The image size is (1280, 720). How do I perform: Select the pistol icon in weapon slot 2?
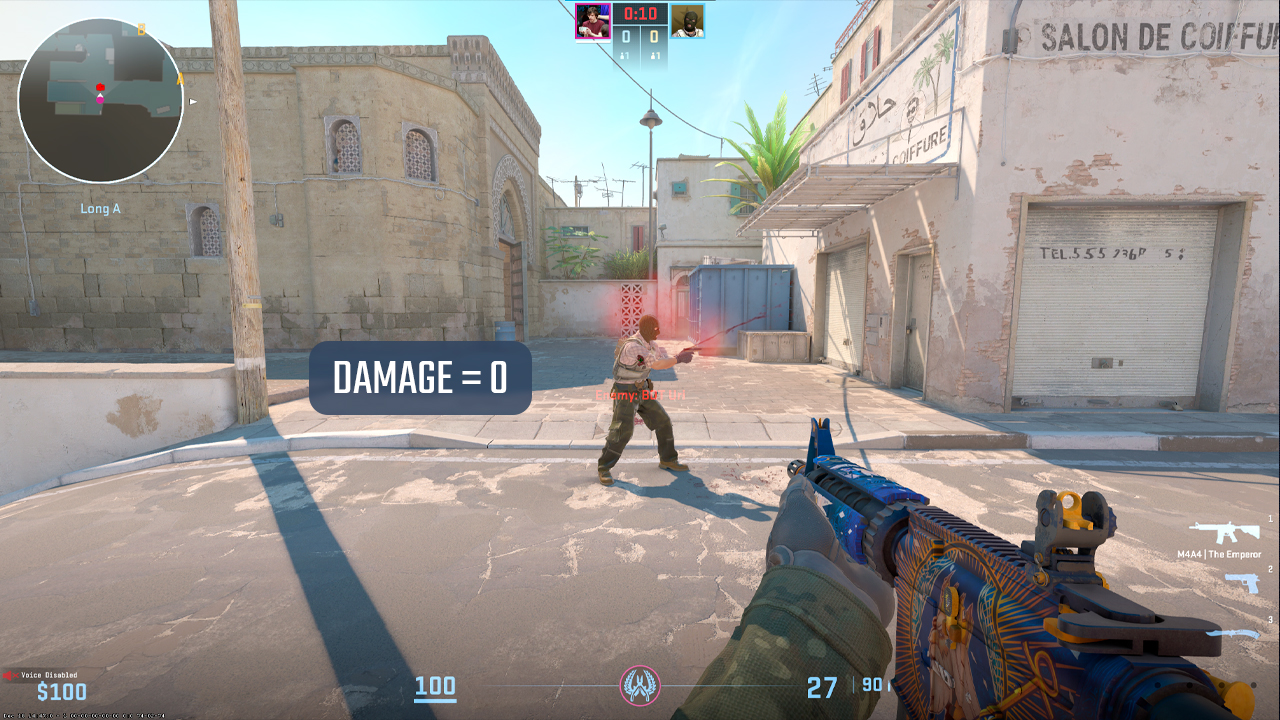(1242, 582)
